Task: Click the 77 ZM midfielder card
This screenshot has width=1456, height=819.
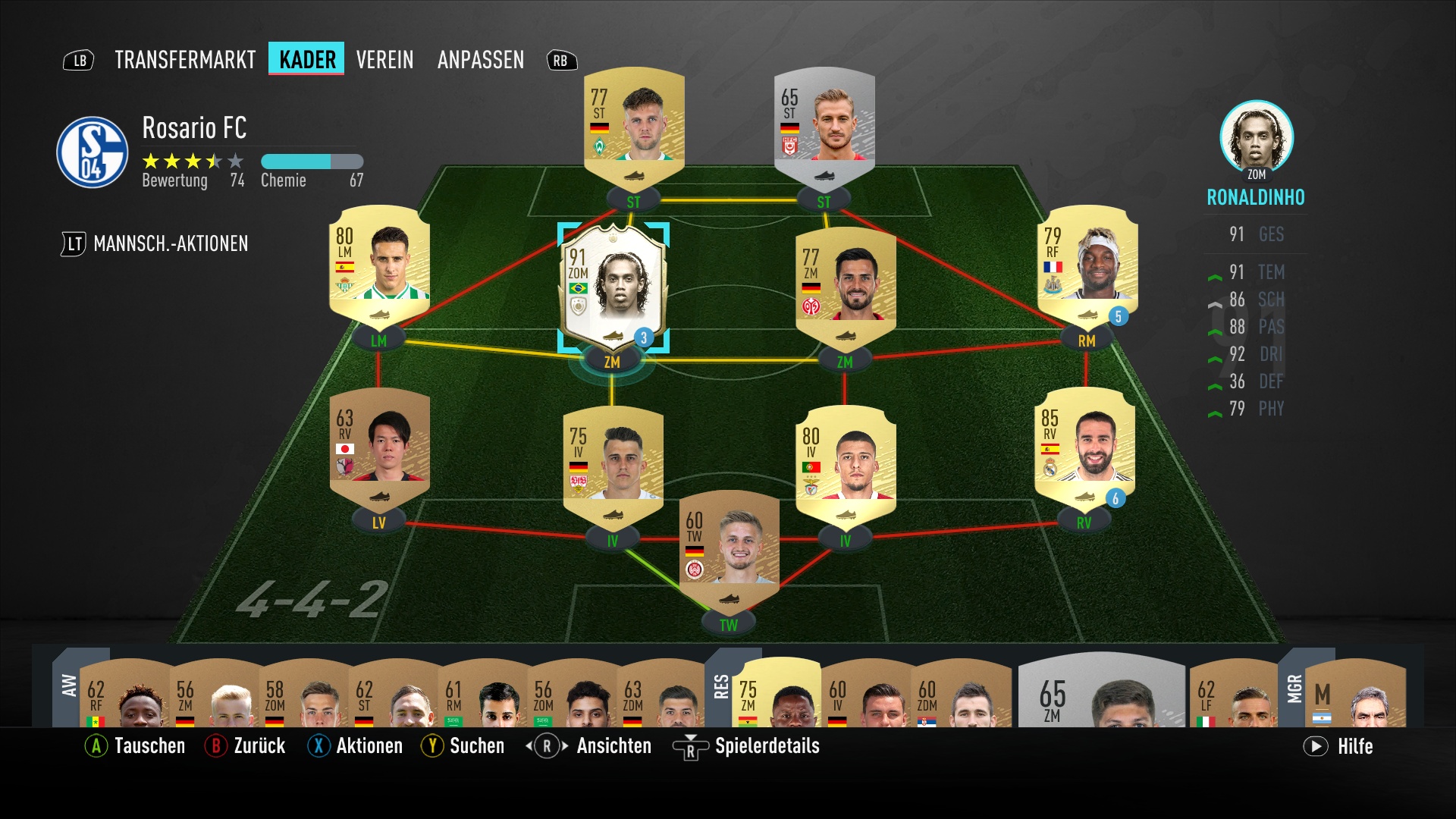Action: pyautogui.click(x=846, y=287)
